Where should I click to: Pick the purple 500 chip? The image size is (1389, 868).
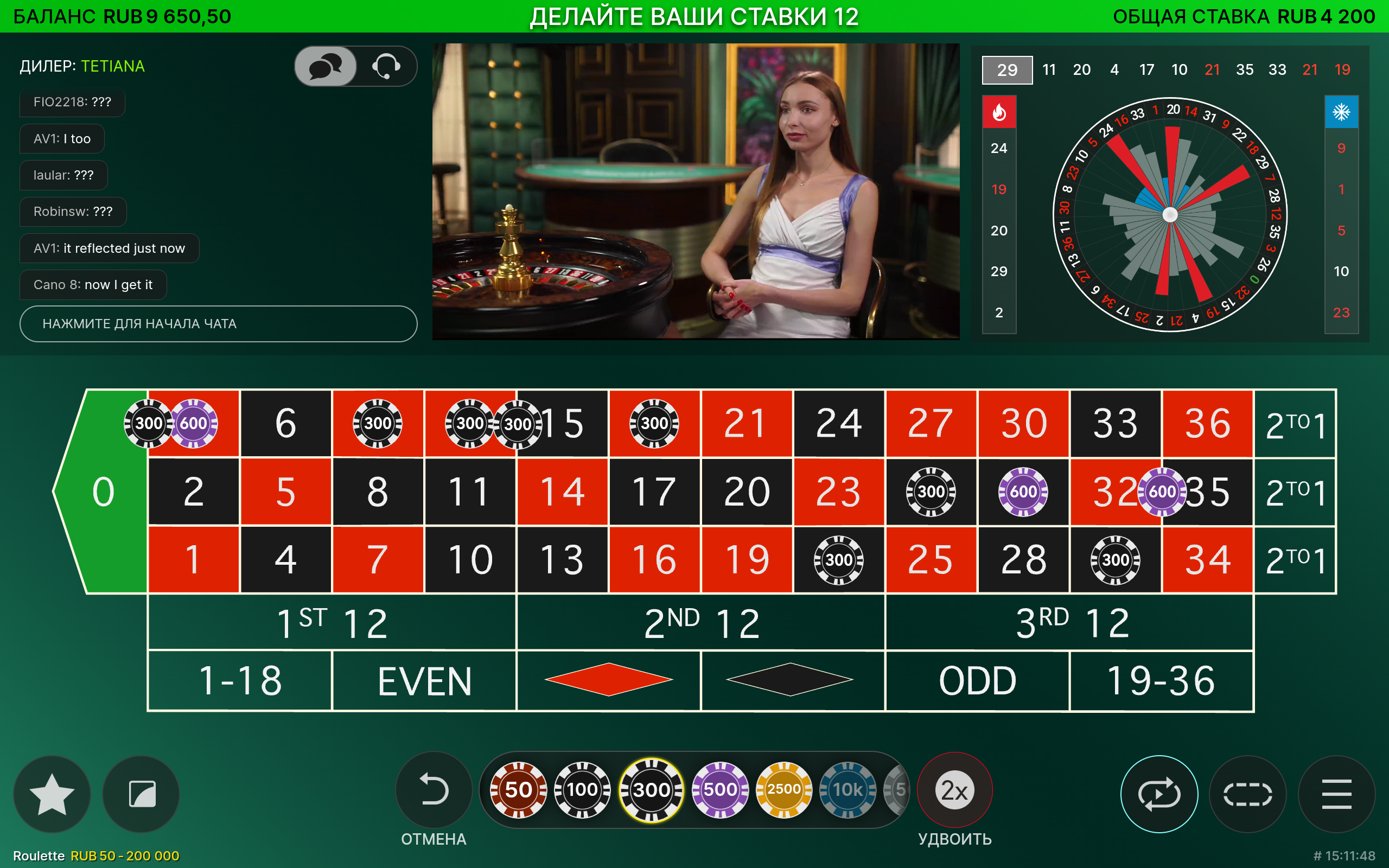(x=720, y=790)
